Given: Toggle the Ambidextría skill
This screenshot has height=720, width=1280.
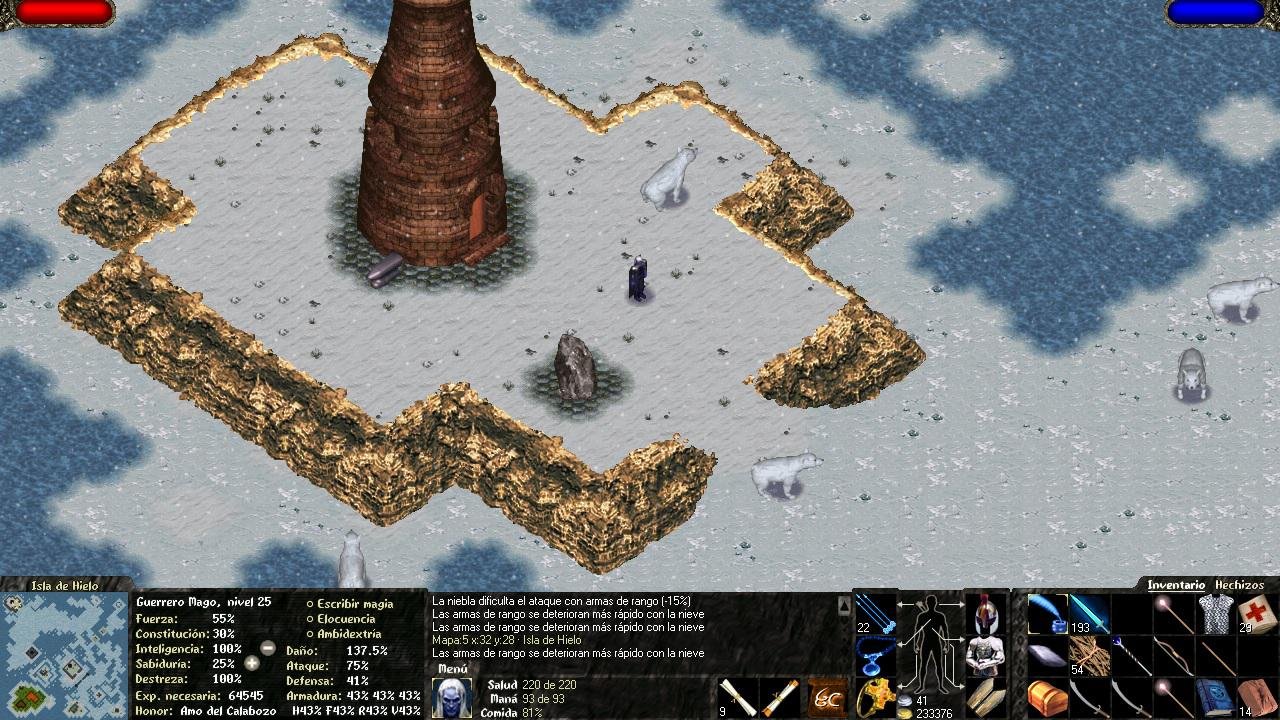Looking at the screenshot, I should (x=349, y=634).
